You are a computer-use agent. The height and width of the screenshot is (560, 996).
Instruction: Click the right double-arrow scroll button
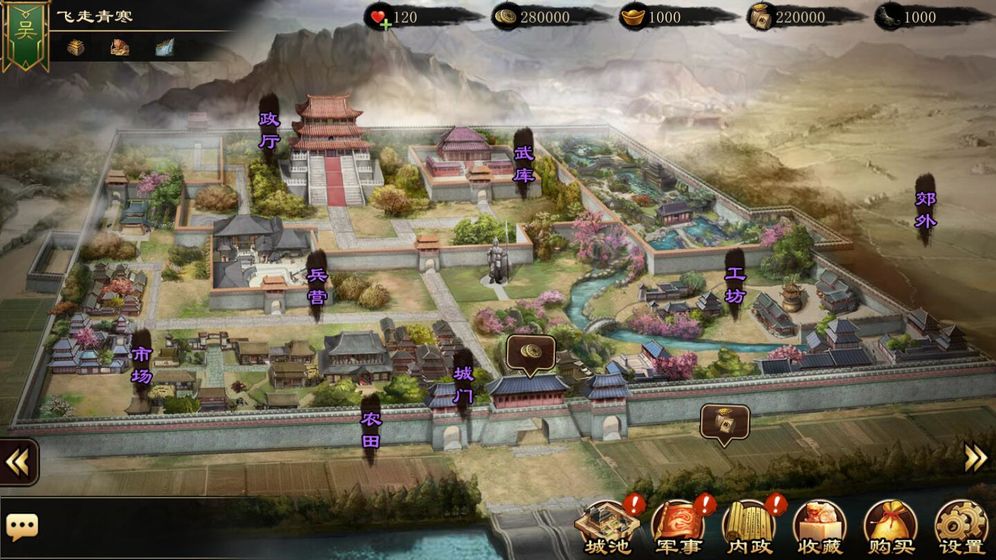[975, 457]
